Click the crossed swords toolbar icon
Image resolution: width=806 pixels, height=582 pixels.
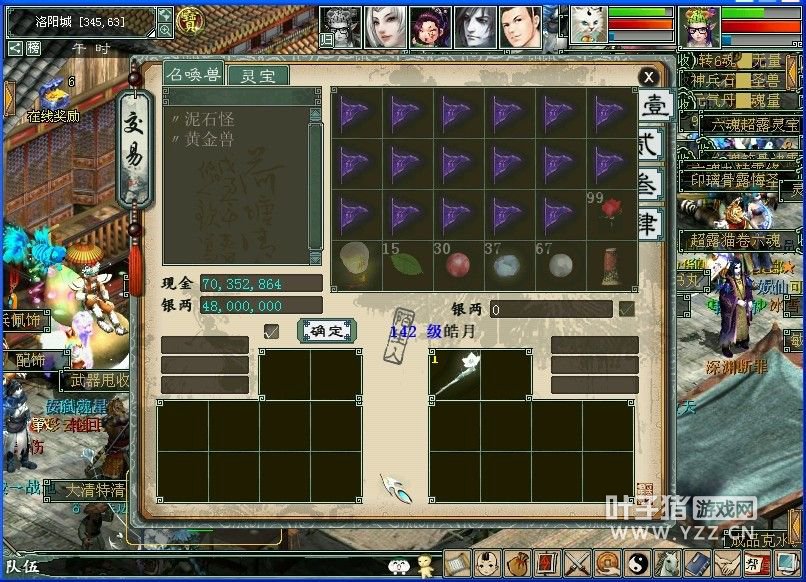(578, 563)
